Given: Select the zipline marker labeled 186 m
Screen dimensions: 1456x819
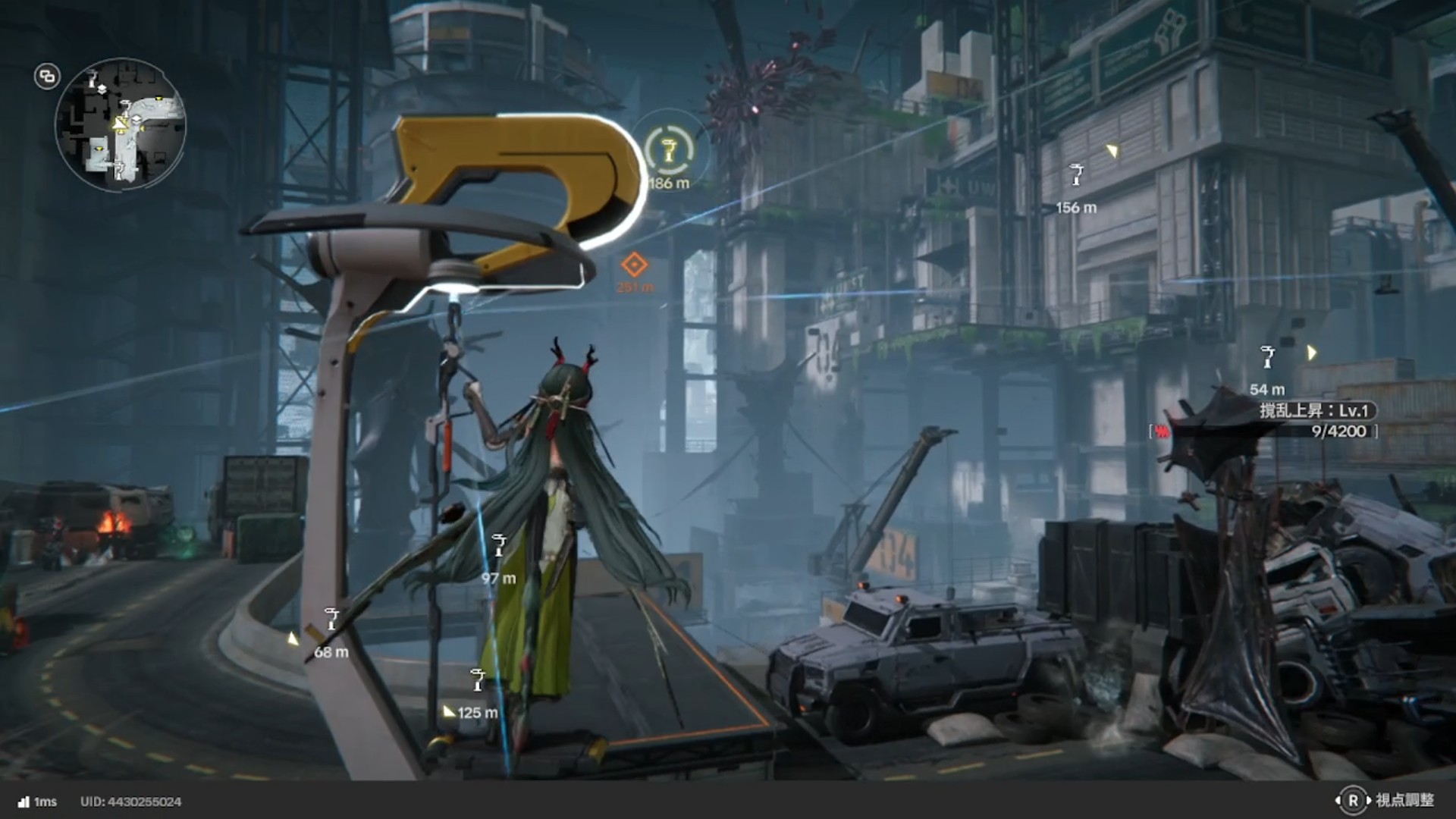Looking at the screenshot, I should coord(669,150).
